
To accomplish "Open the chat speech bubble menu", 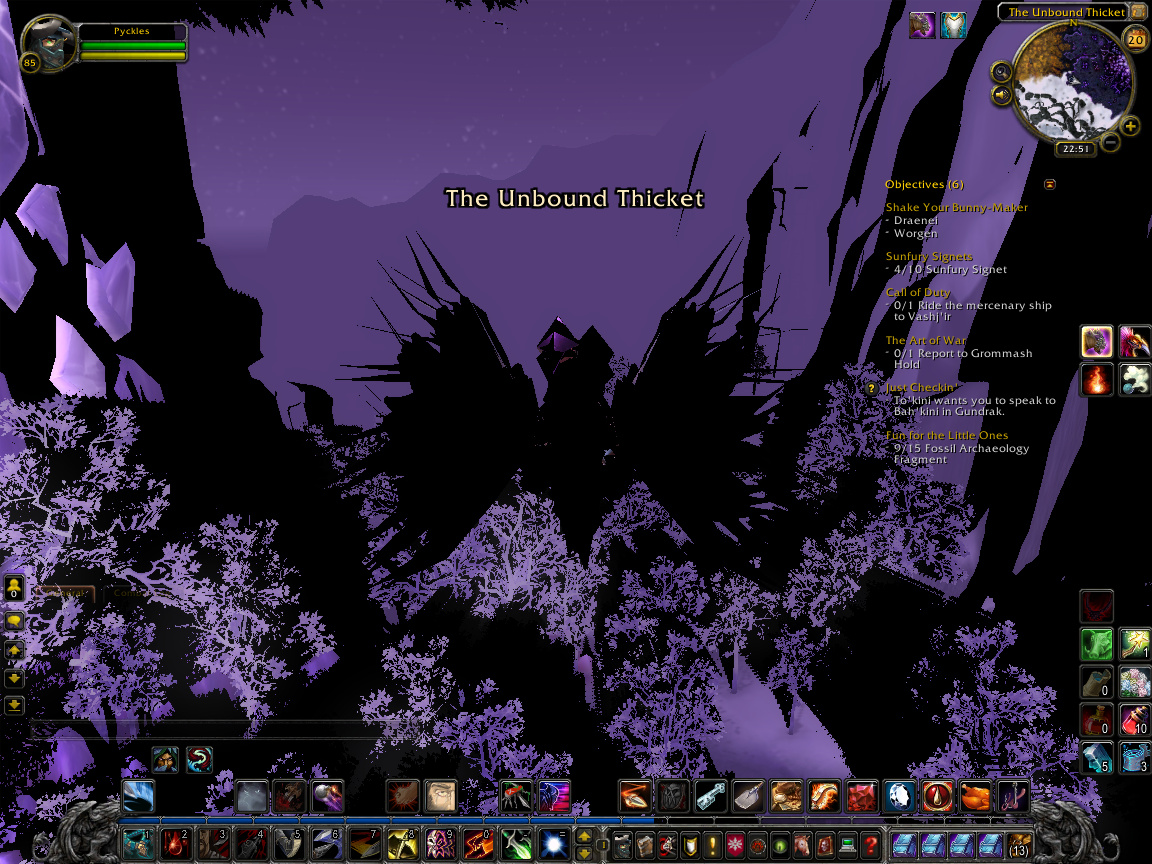I will pyautogui.click(x=14, y=621).
